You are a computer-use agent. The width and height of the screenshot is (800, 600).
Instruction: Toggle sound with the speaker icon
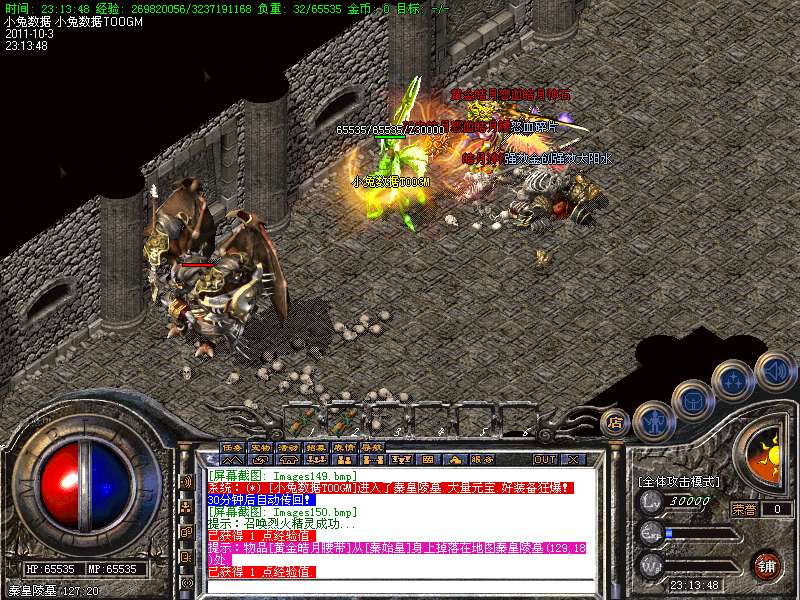pyautogui.click(x=775, y=371)
